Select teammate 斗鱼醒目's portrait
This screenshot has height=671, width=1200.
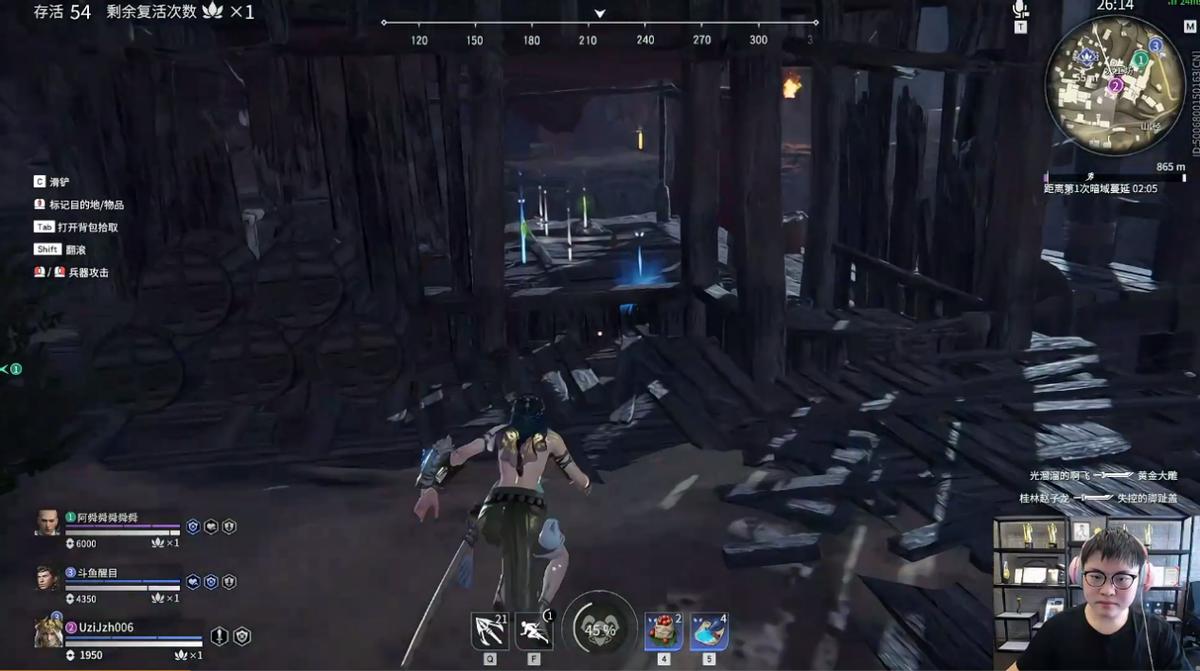coord(47,578)
